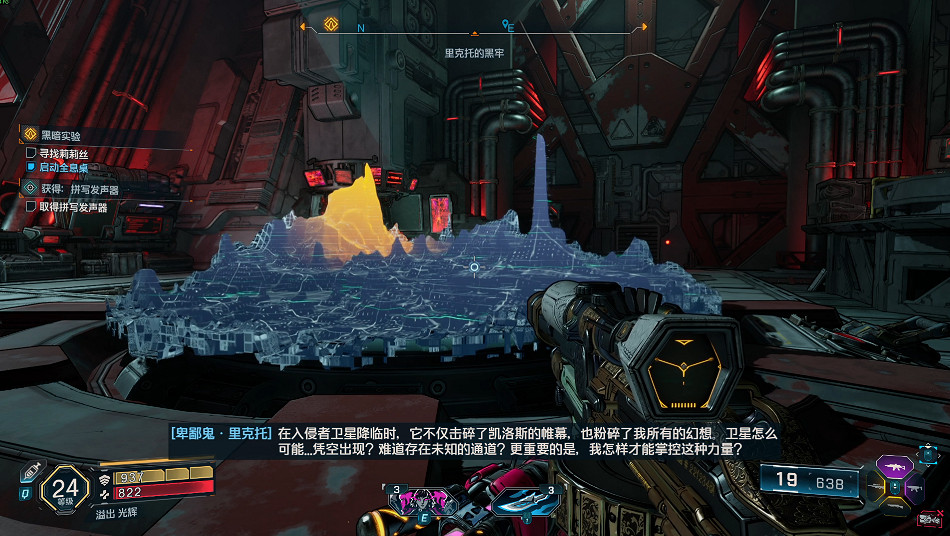Select the 黑暗实验 quest tracker header
Screen dimensions: 950x536
tap(60, 135)
